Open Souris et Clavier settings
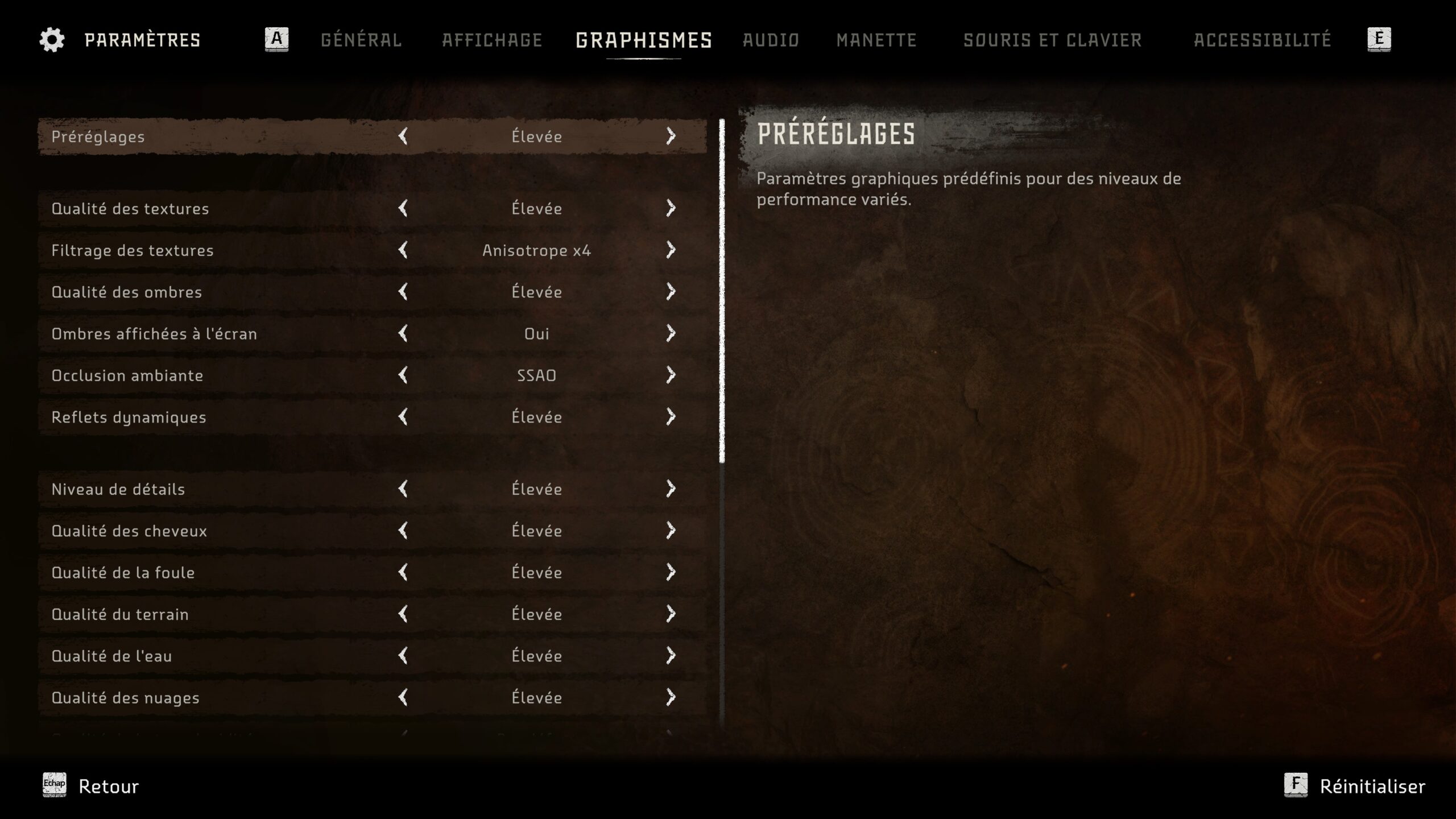Viewport: 1456px width, 819px height. click(1052, 40)
